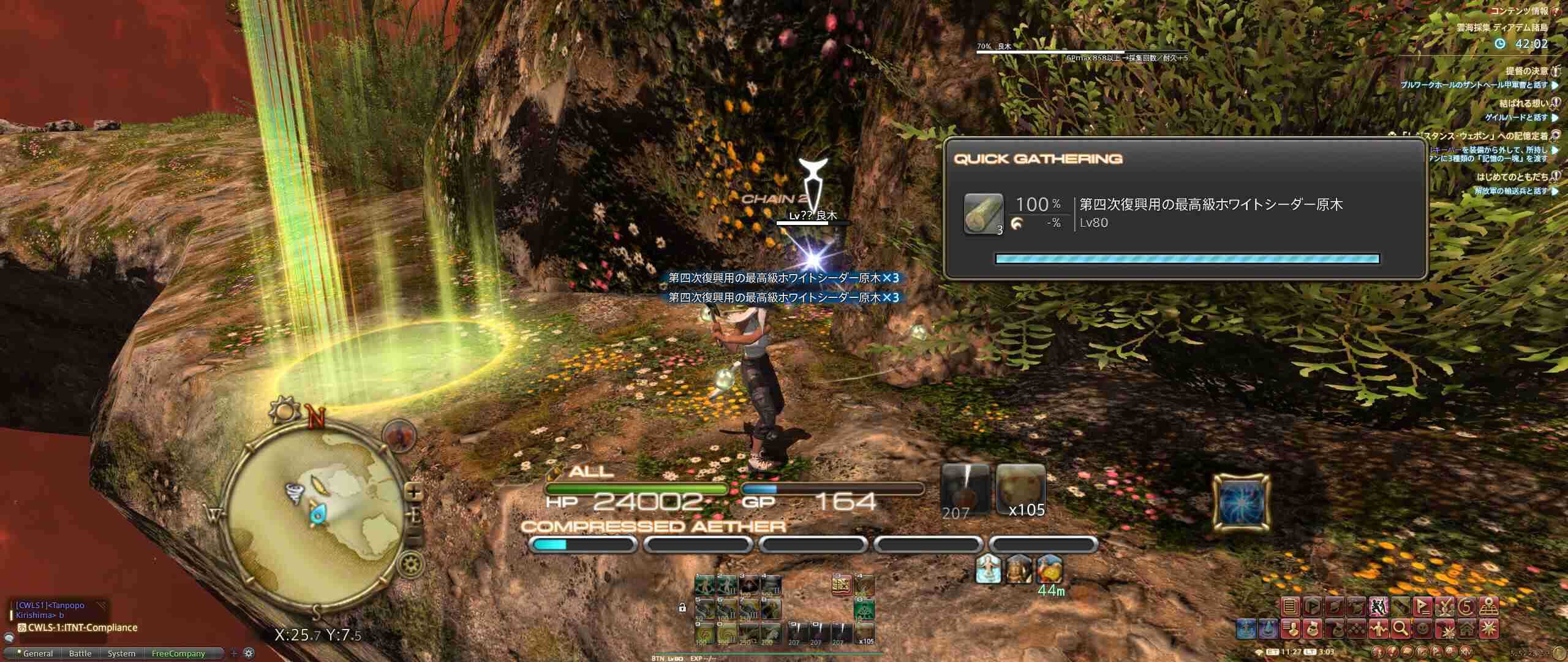Open the minimap settings gear
The image size is (1568, 662).
[x=409, y=562]
